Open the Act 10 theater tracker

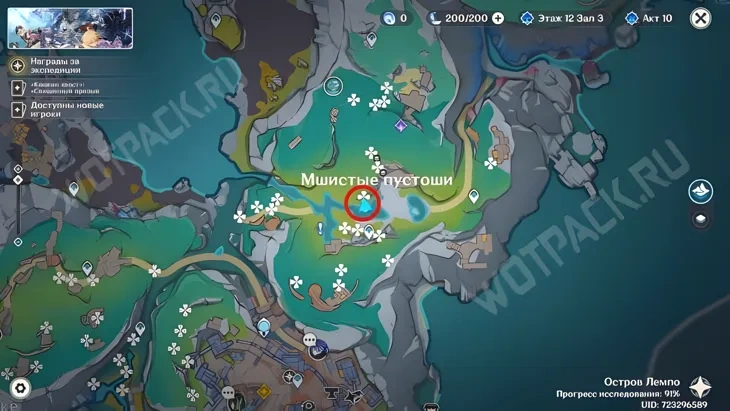coord(649,18)
